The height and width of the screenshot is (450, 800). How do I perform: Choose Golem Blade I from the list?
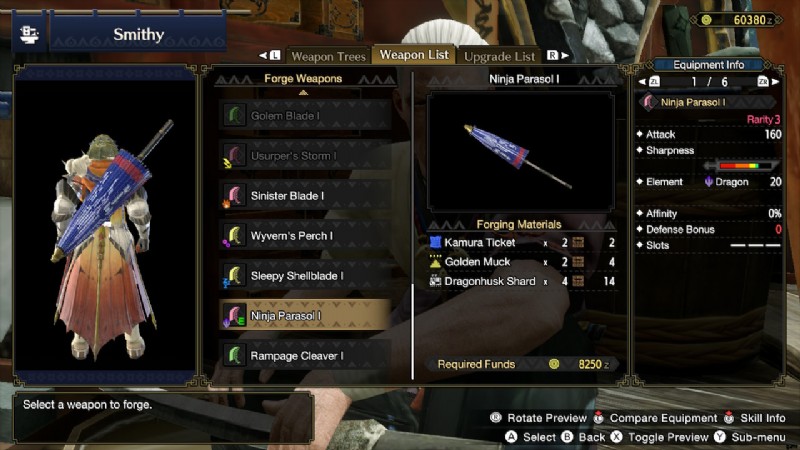point(304,116)
